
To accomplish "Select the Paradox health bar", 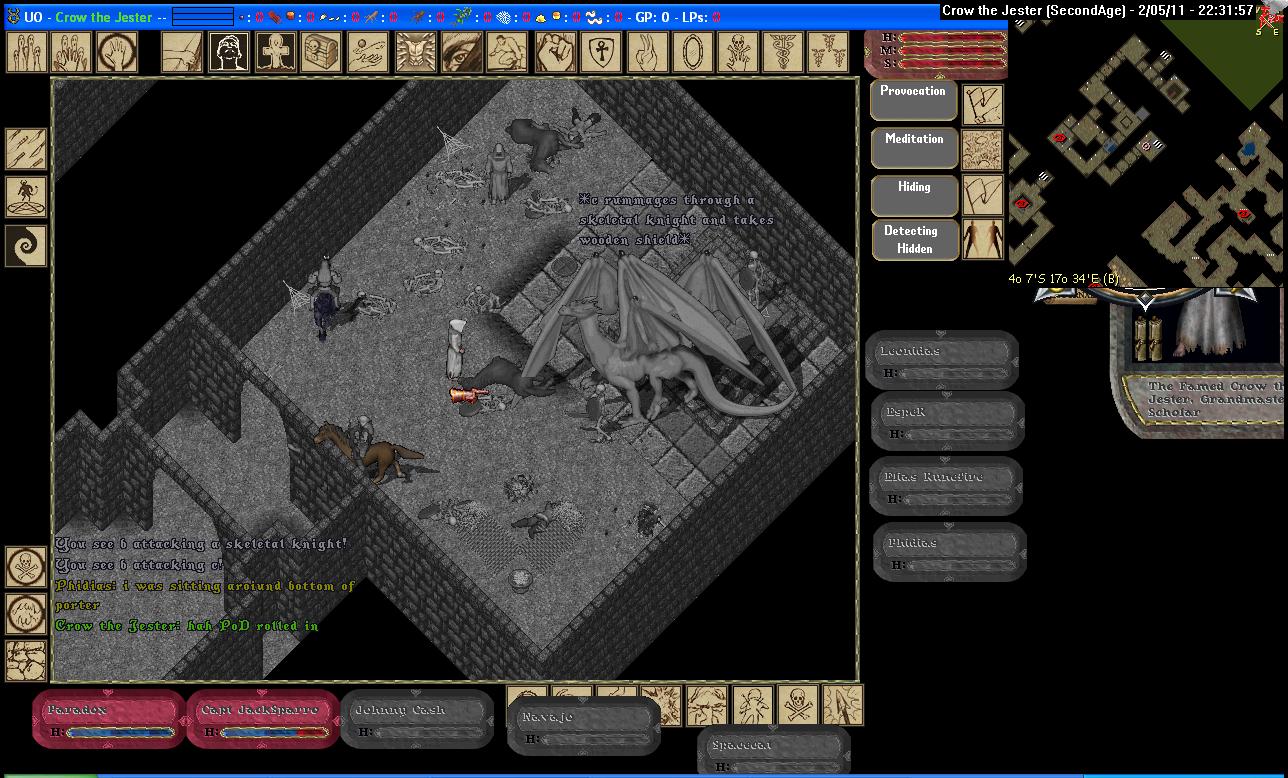I will (x=108, y=719).
